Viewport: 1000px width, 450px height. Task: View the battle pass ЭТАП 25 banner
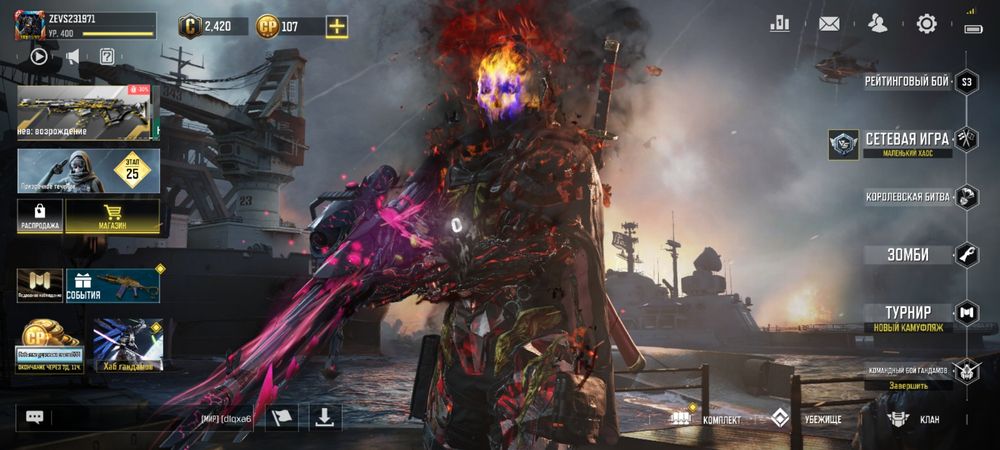coord(88,170)
